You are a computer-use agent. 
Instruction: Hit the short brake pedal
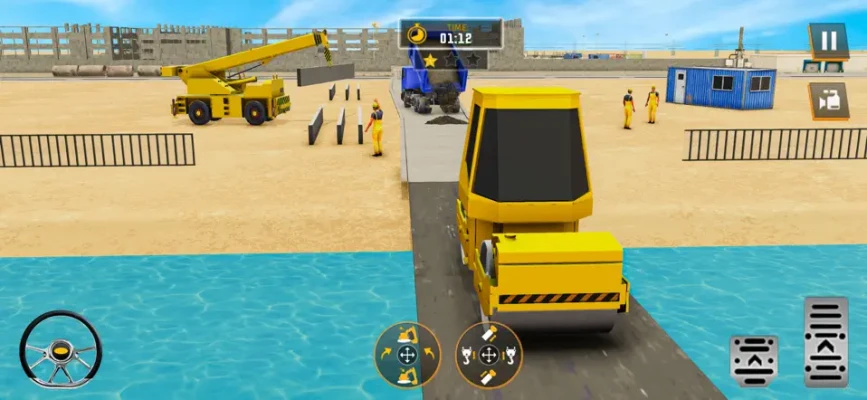coord(754,360)
